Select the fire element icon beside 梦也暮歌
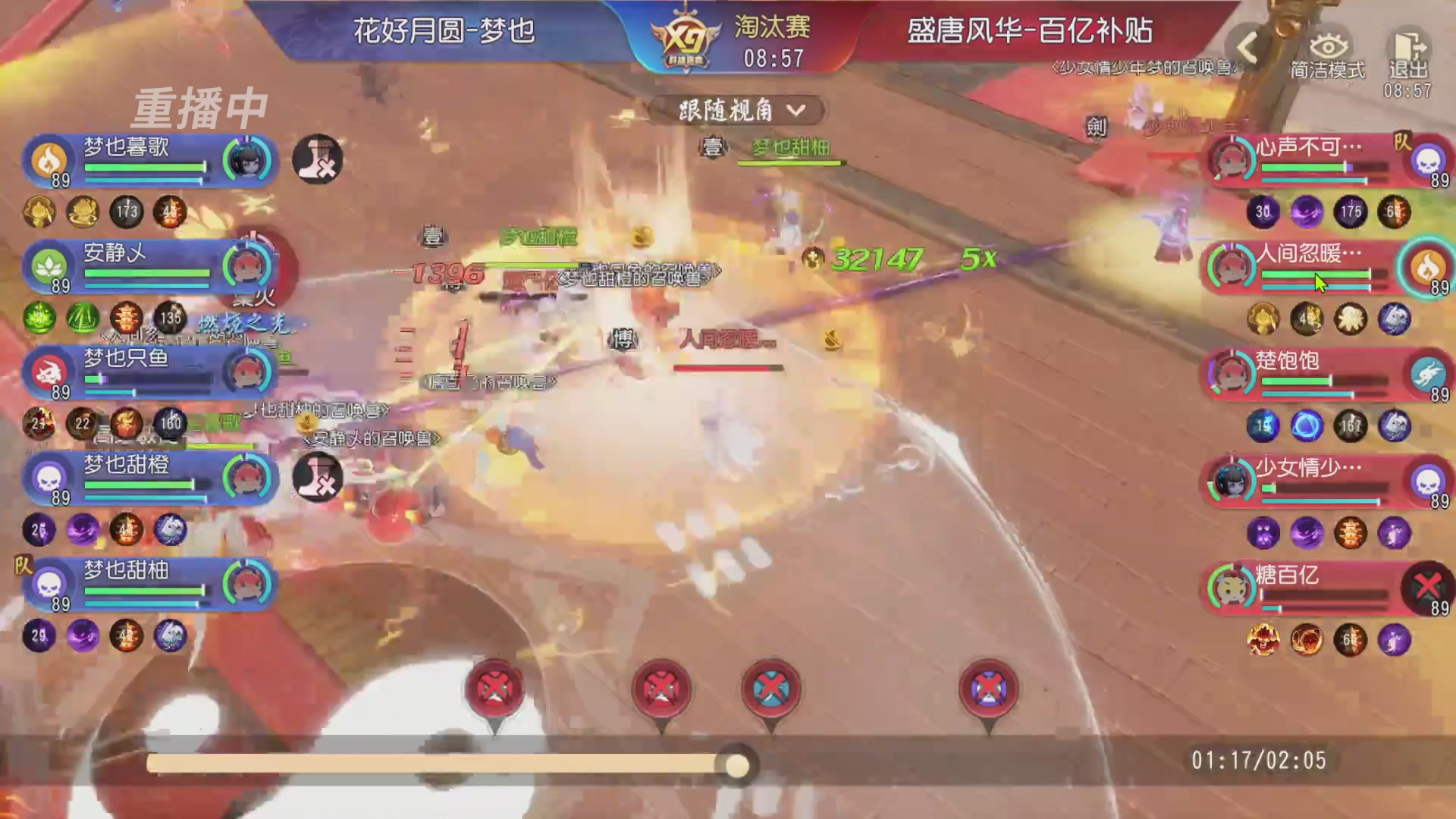This screenshot has height=819, width=1456. (47, 160)
